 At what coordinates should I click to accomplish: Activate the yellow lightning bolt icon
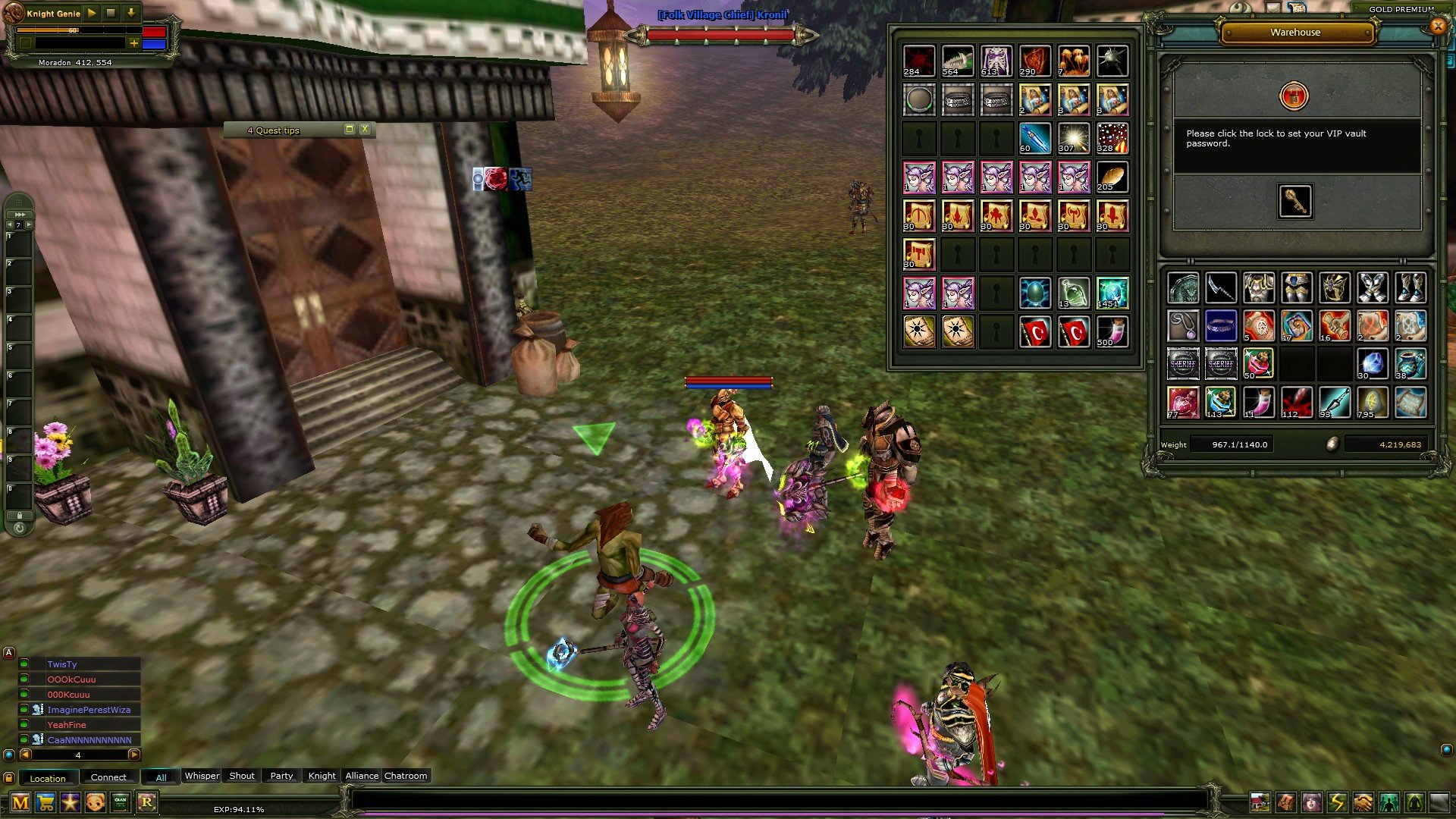[1337, 802]
